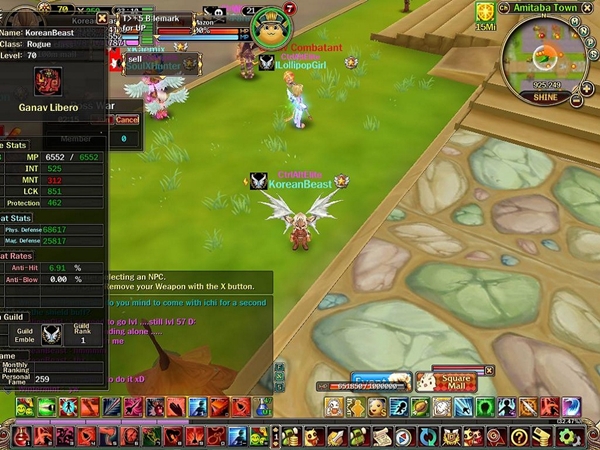
Task: Click the red 7 notification badge
Action: pyautogui.click(x=289, y=9)
